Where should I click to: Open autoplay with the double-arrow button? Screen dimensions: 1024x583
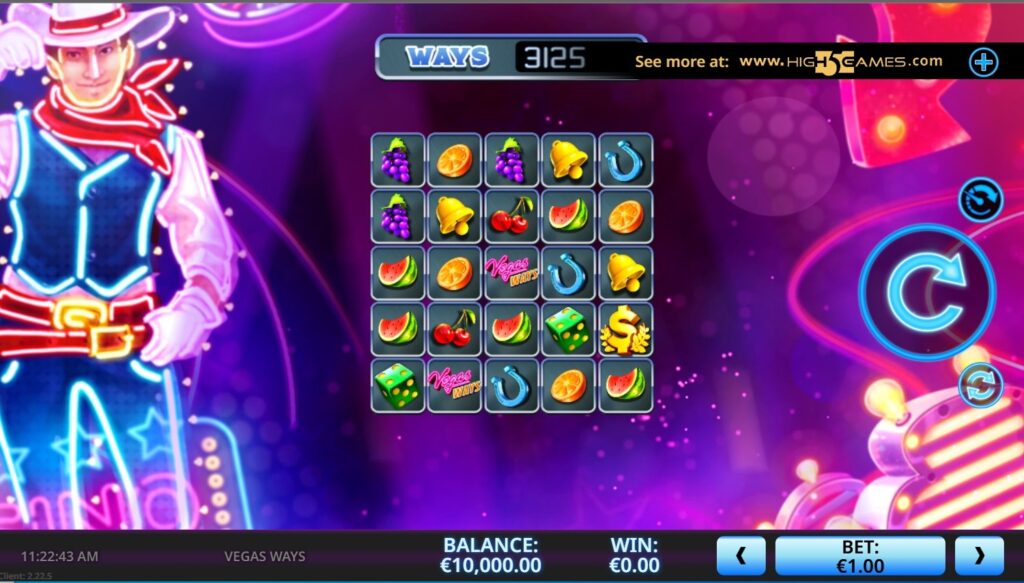click(x=980, y=385)
